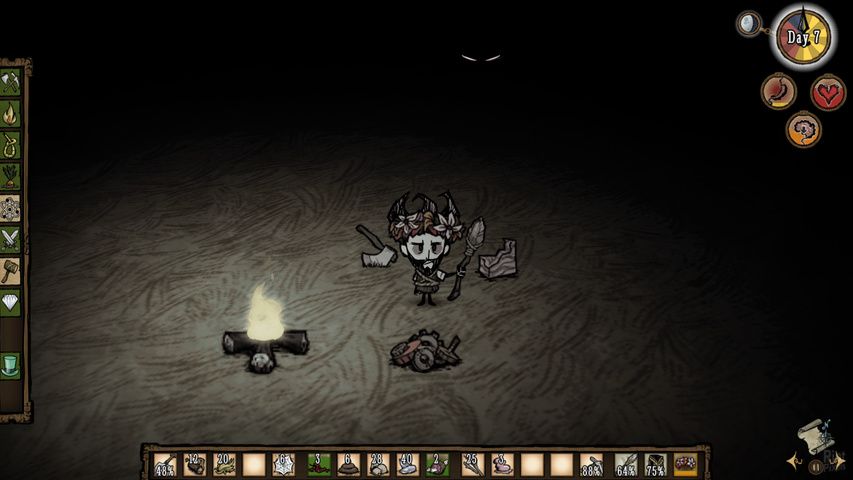Select the flint stack of 40
The width and height of the screenshot is (853, 480).
(x=408, y=464)
